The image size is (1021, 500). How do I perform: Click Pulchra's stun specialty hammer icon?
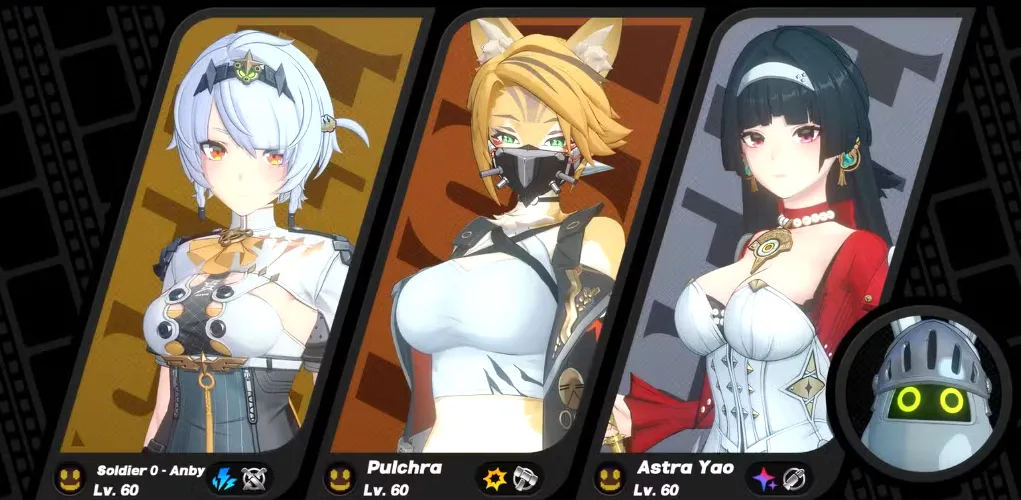pos(525,477)
